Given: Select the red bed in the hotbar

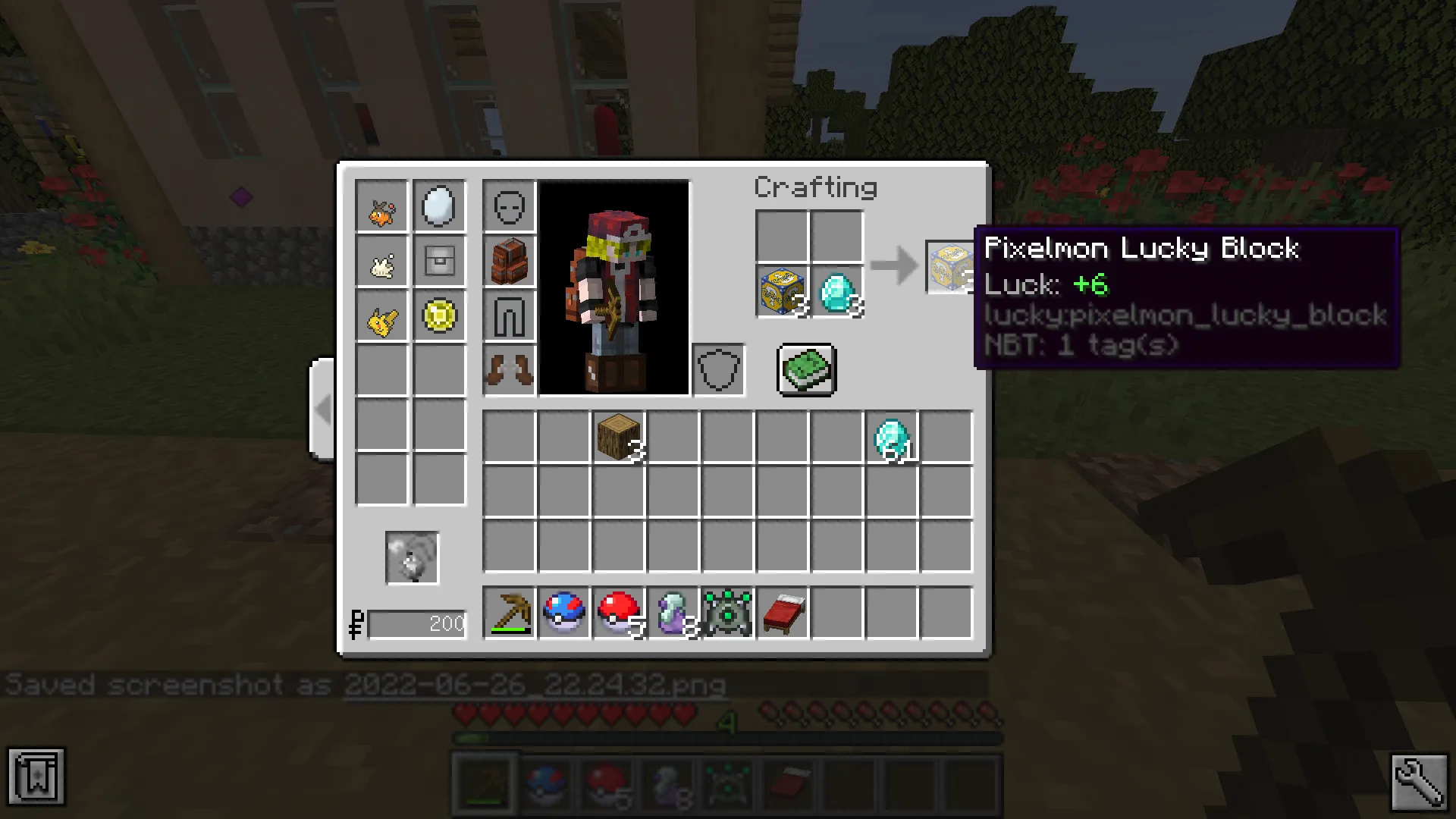Looking at the screenshot, I should click(783, 614).
